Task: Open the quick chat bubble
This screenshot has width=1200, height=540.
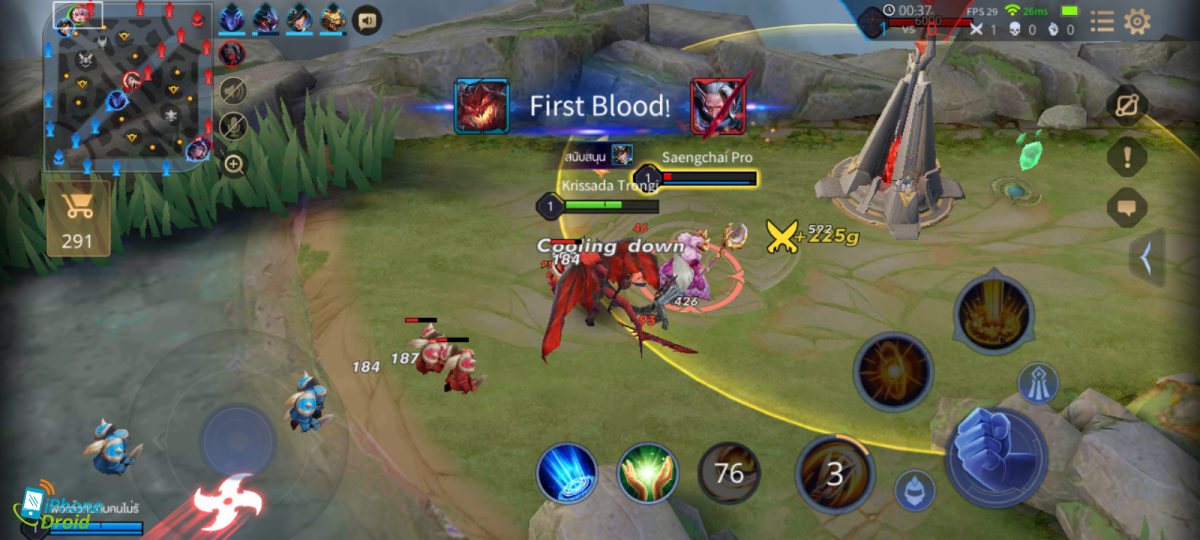Action: [x=1127, y=208]
